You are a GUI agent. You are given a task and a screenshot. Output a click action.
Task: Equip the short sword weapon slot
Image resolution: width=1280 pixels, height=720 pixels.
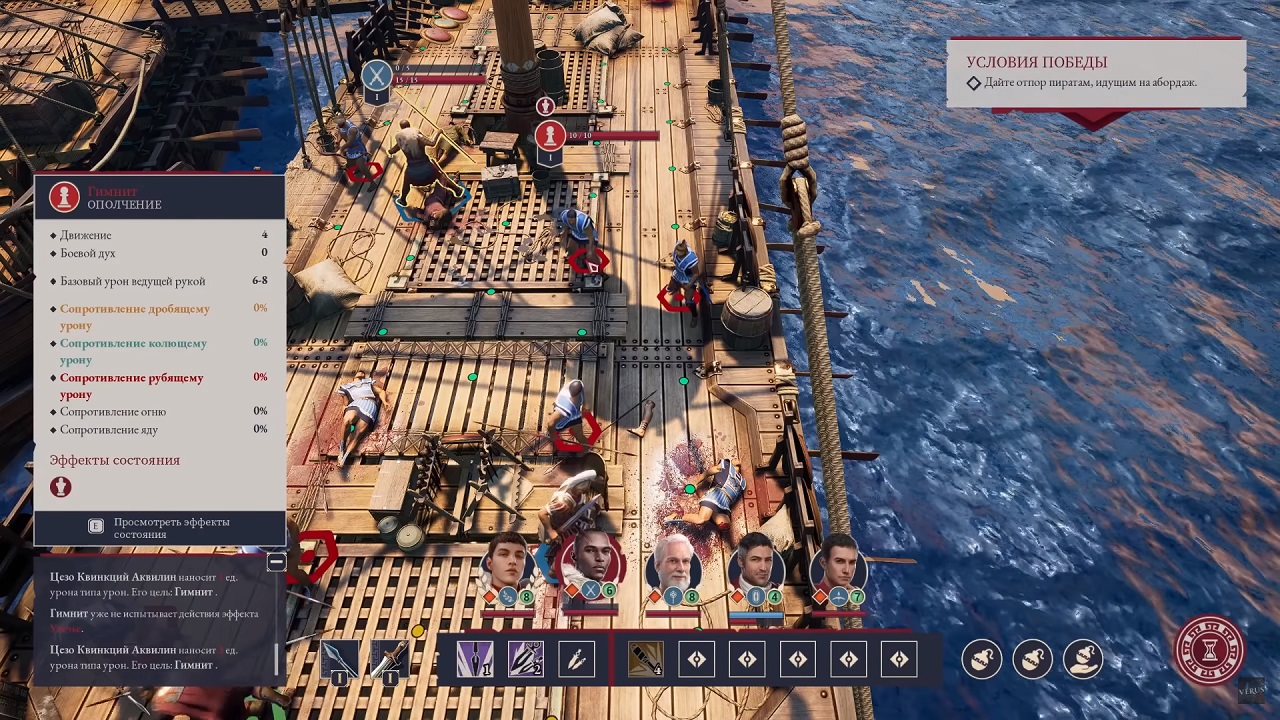tap(389, 661)
